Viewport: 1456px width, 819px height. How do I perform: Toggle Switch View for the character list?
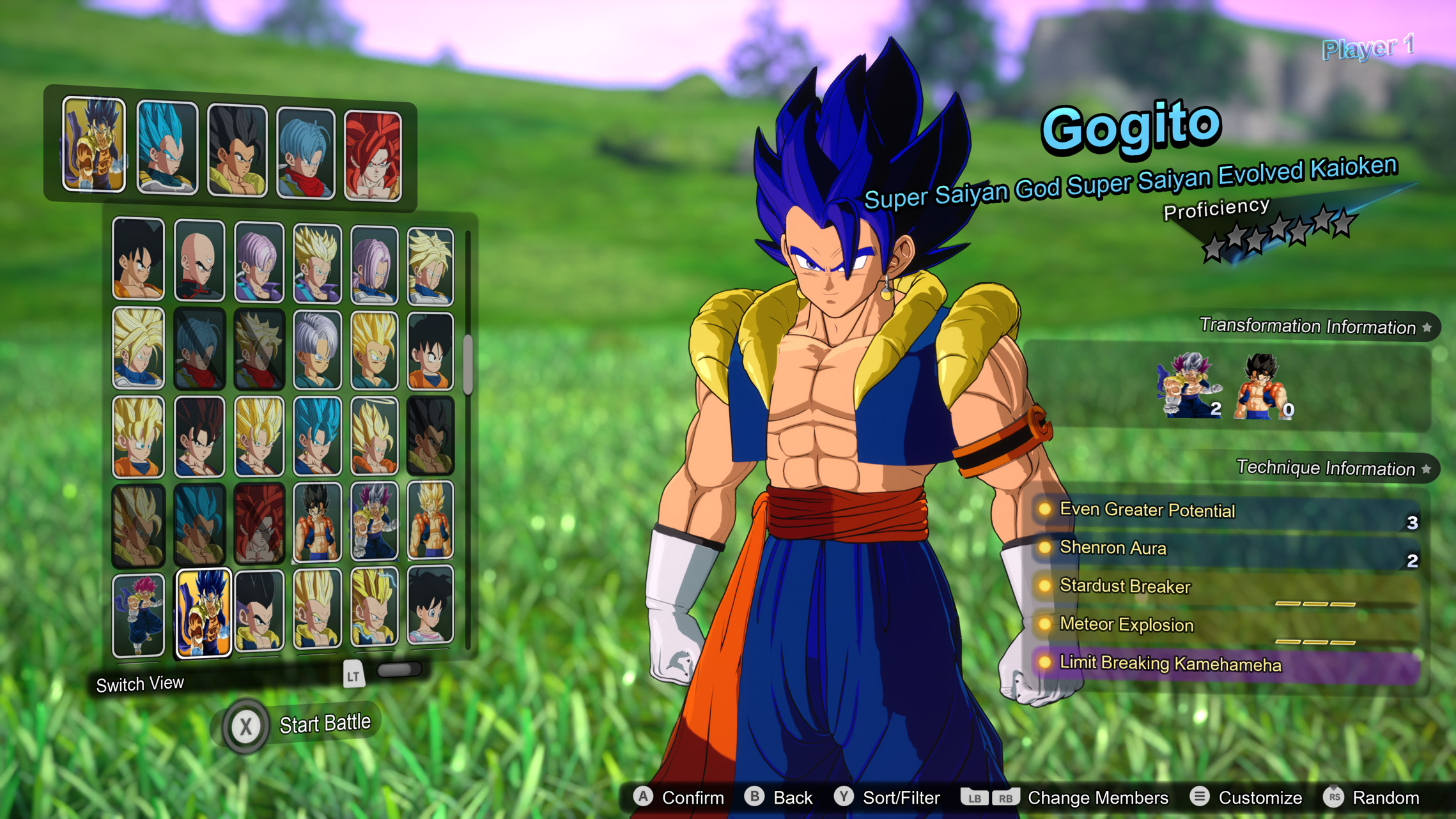point(139,684)
